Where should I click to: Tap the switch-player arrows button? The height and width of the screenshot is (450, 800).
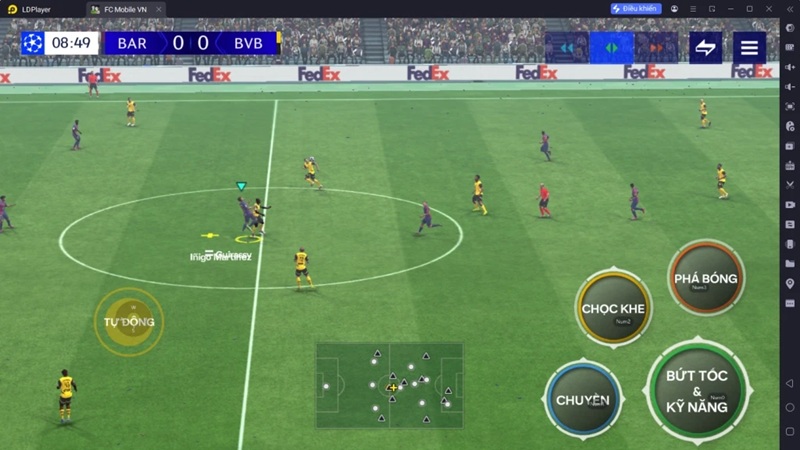705,47
